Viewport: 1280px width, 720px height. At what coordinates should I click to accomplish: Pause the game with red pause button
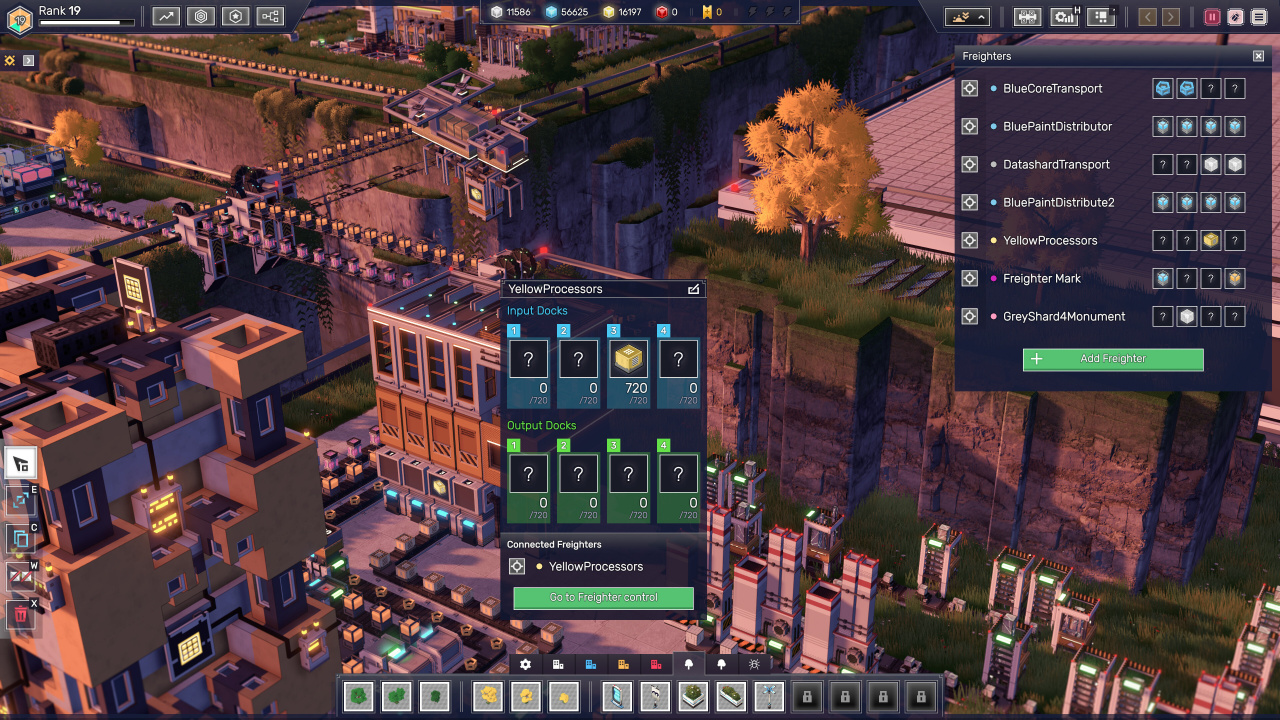1212,17
